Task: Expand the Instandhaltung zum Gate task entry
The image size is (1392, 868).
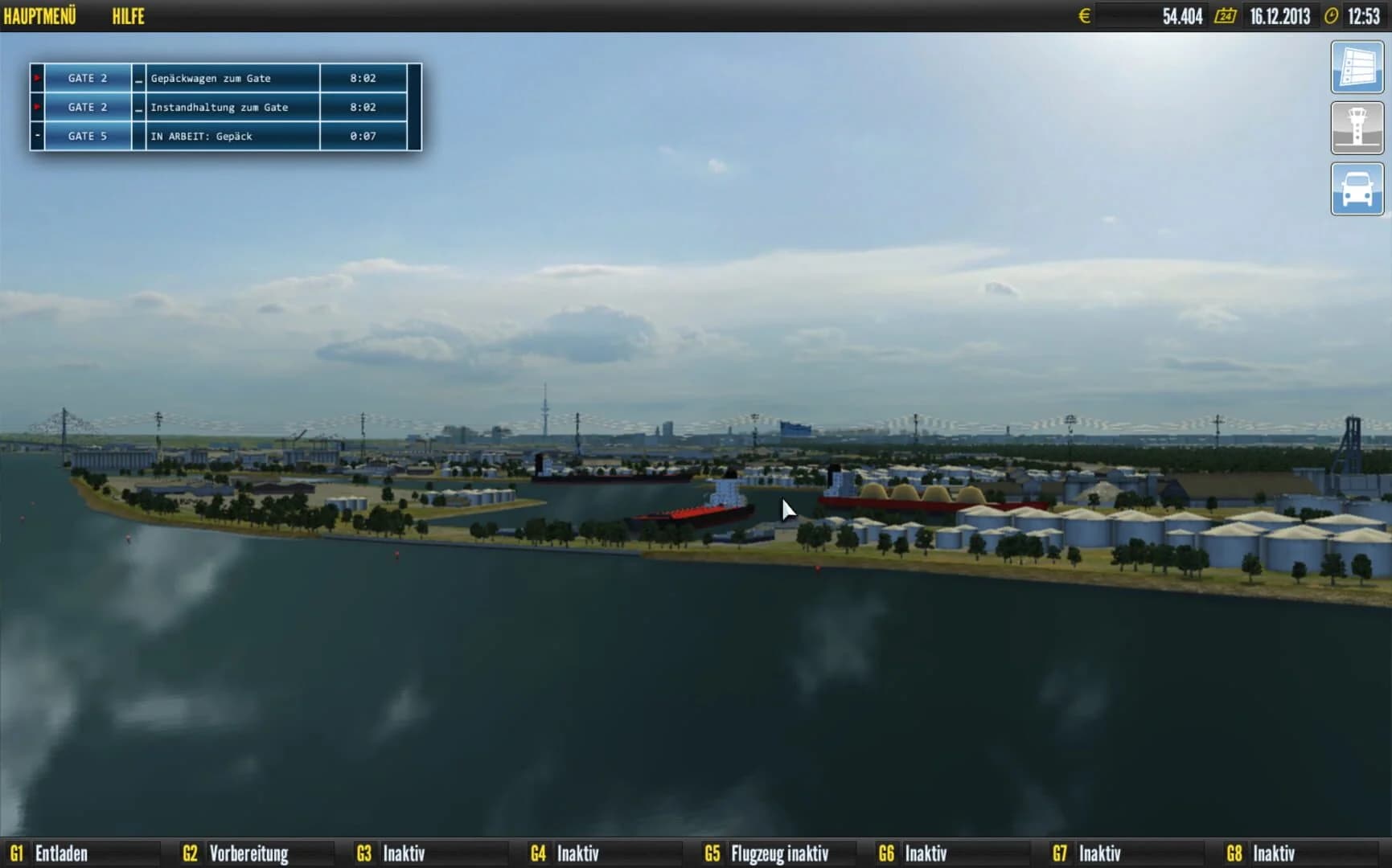Action: point(139,108)
